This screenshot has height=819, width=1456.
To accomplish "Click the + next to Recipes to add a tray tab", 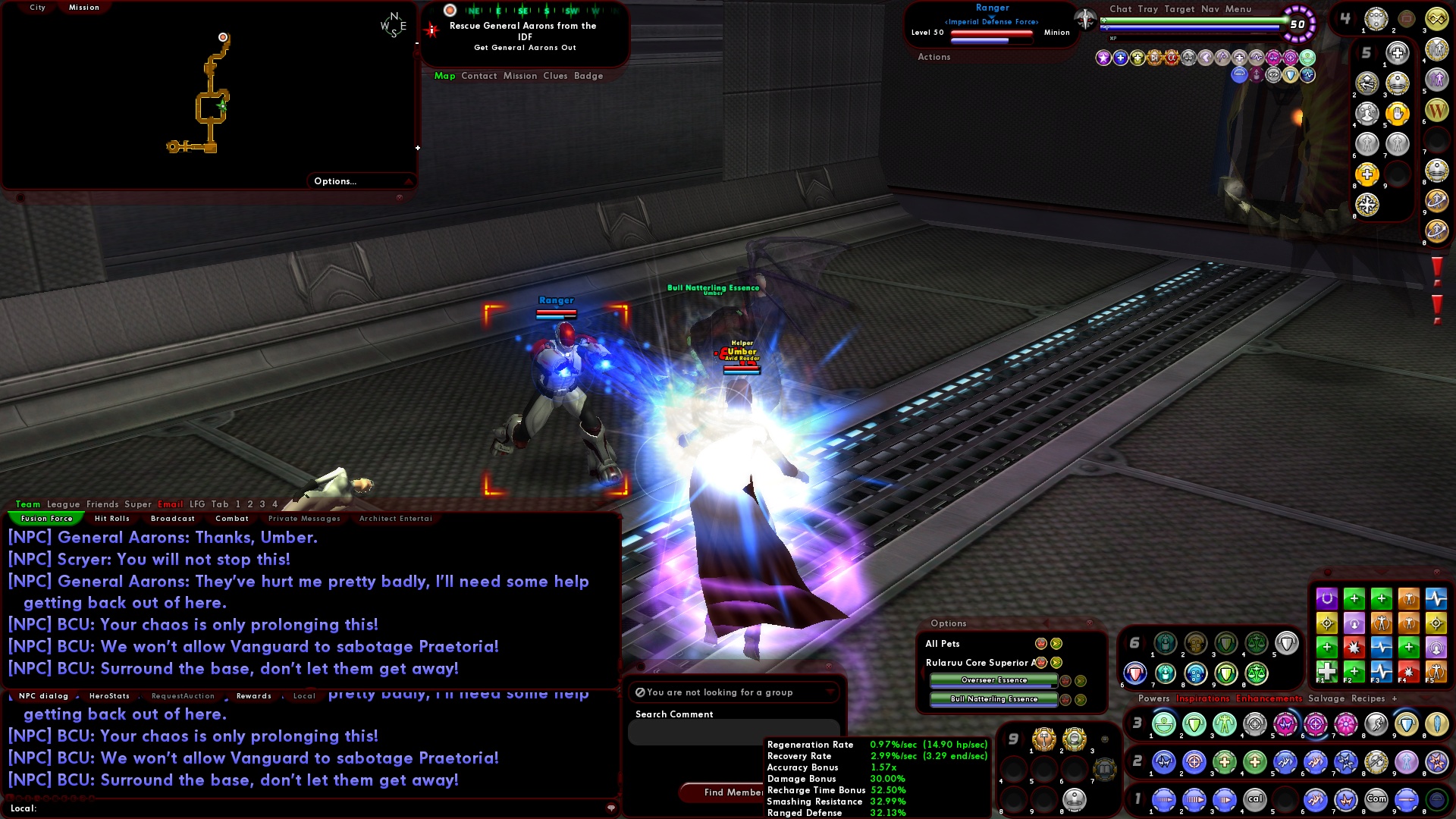I will click(1395, 698).
